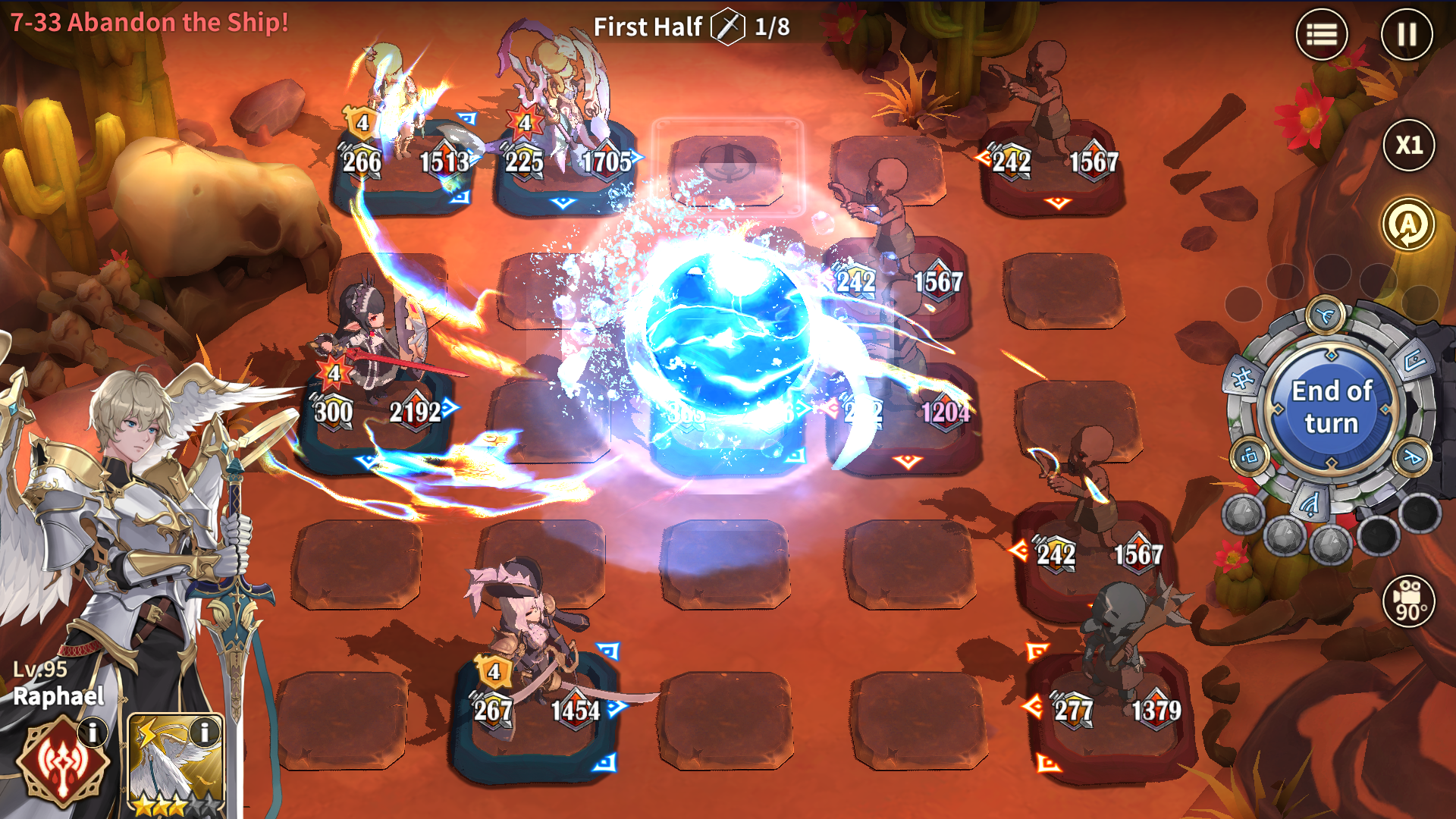The height and width of the screenshot is (819, 1456).
Task: Select the top rune icon on the turn dial
Action: (1325, 315)
